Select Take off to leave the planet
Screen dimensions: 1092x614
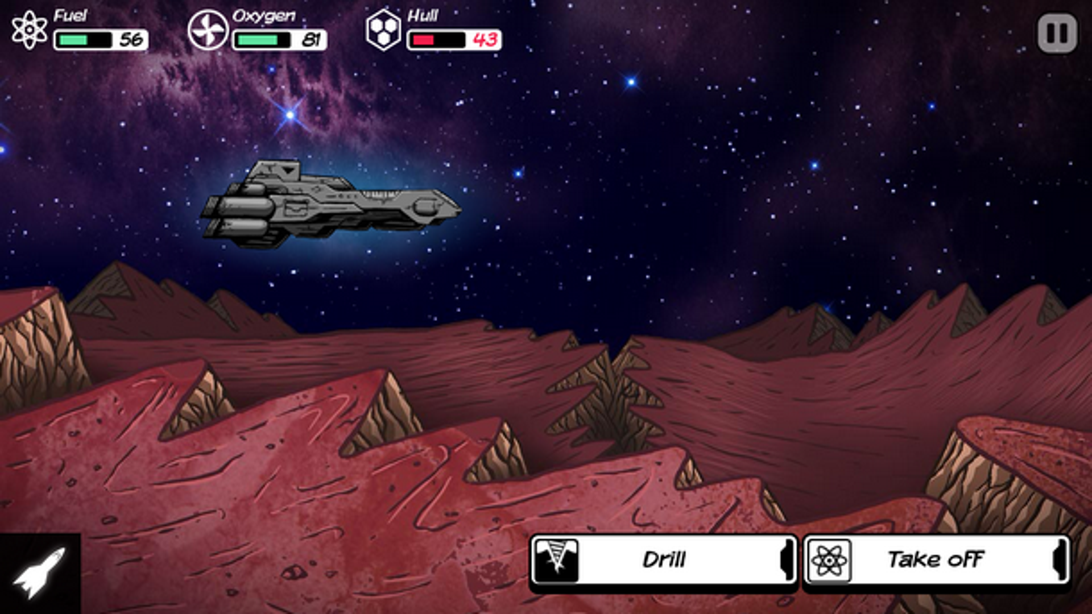pyautogui.click(x=936, y=560)
